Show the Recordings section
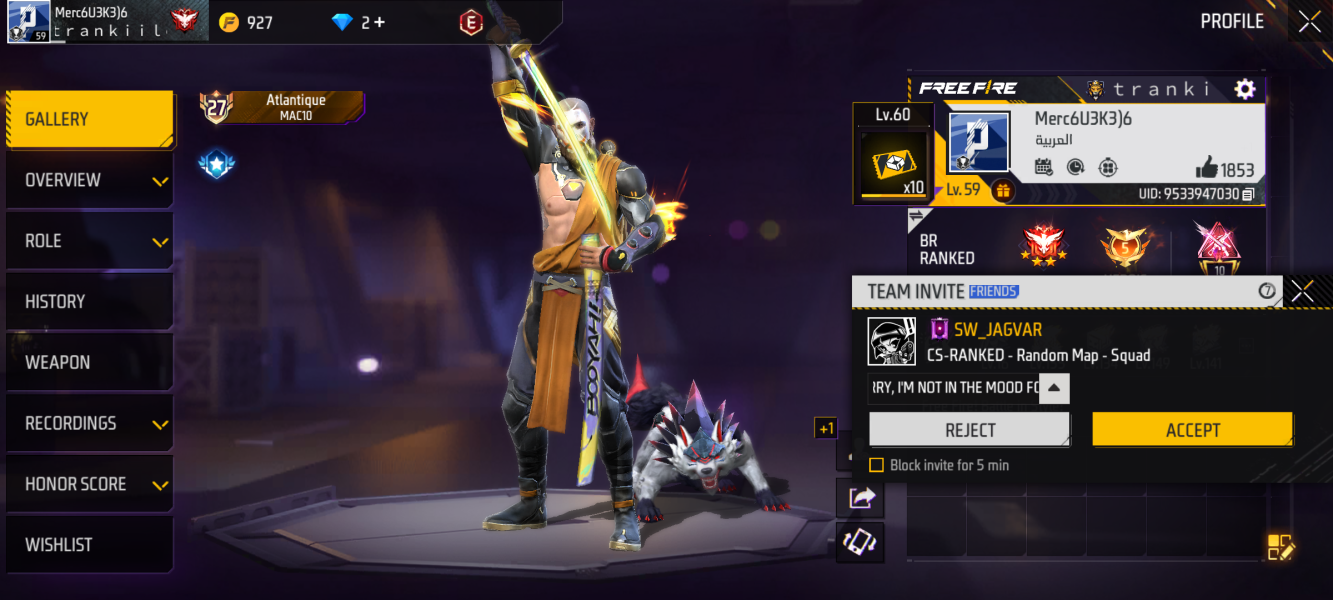Image resolution: width=1333 pixels, height=600 pixels. (90, 424)
